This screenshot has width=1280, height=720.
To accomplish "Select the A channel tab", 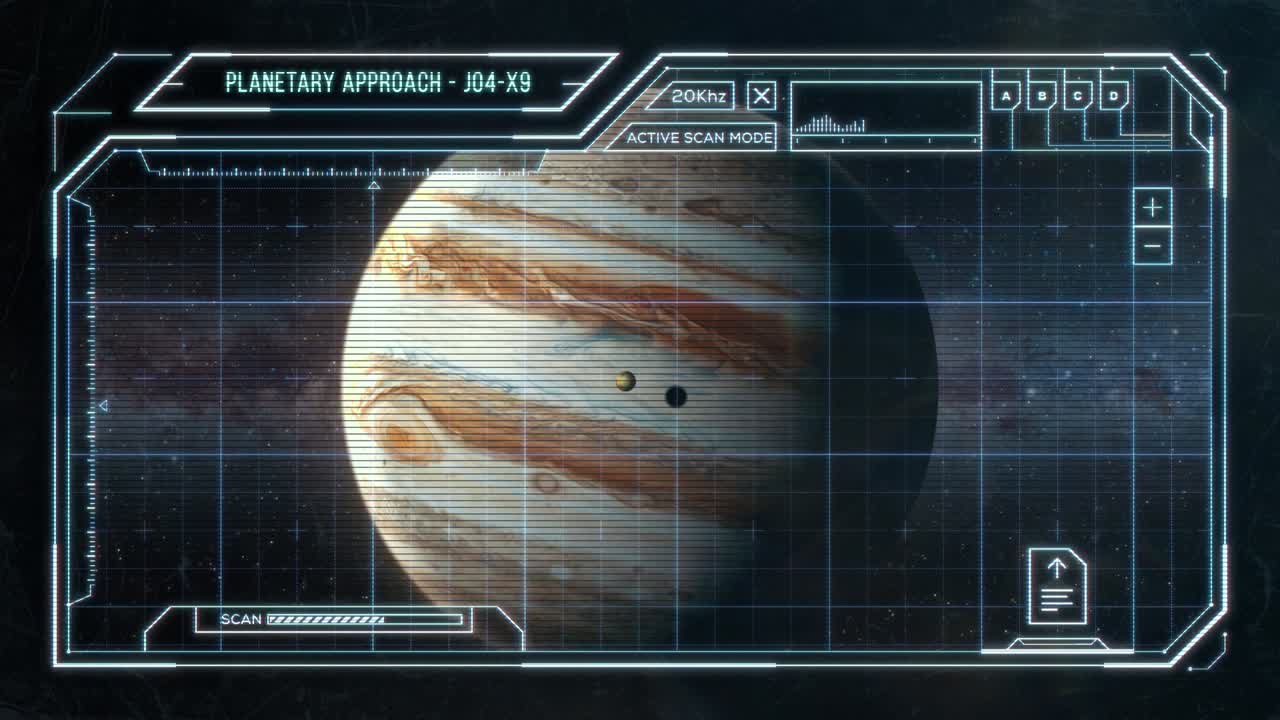I will (1006, 96).
